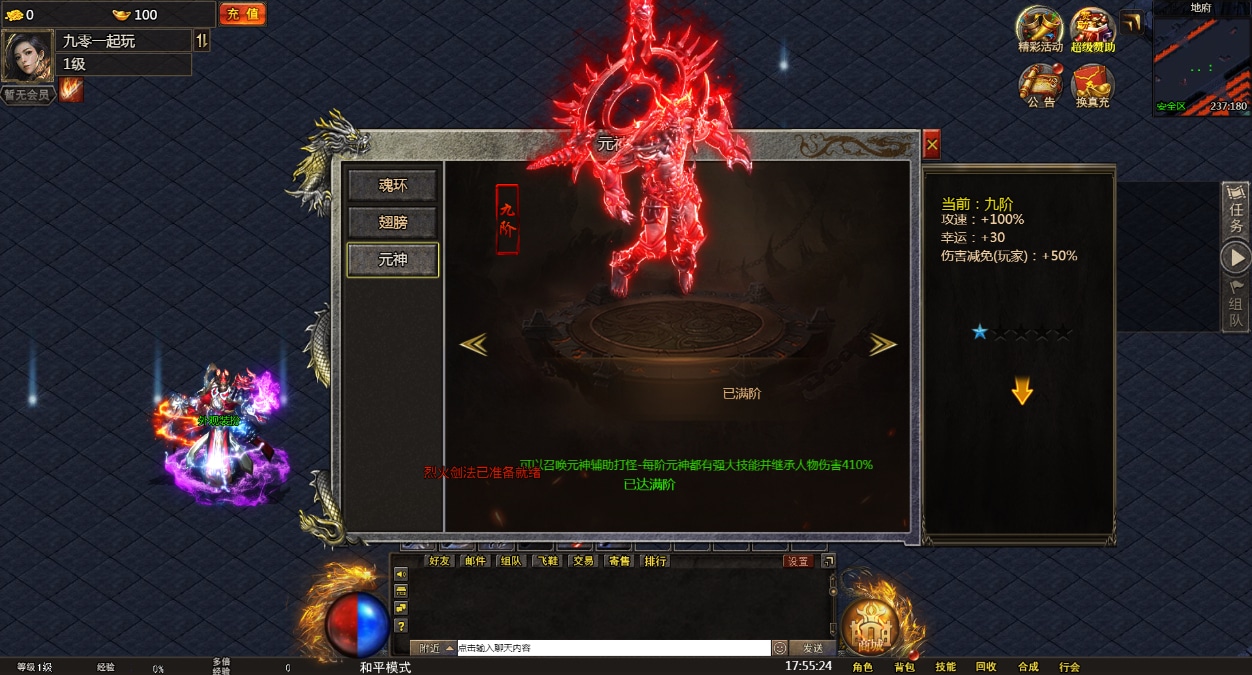Open the 背包 bag menu
This screenshot has width=1252, height=675.
904,667
